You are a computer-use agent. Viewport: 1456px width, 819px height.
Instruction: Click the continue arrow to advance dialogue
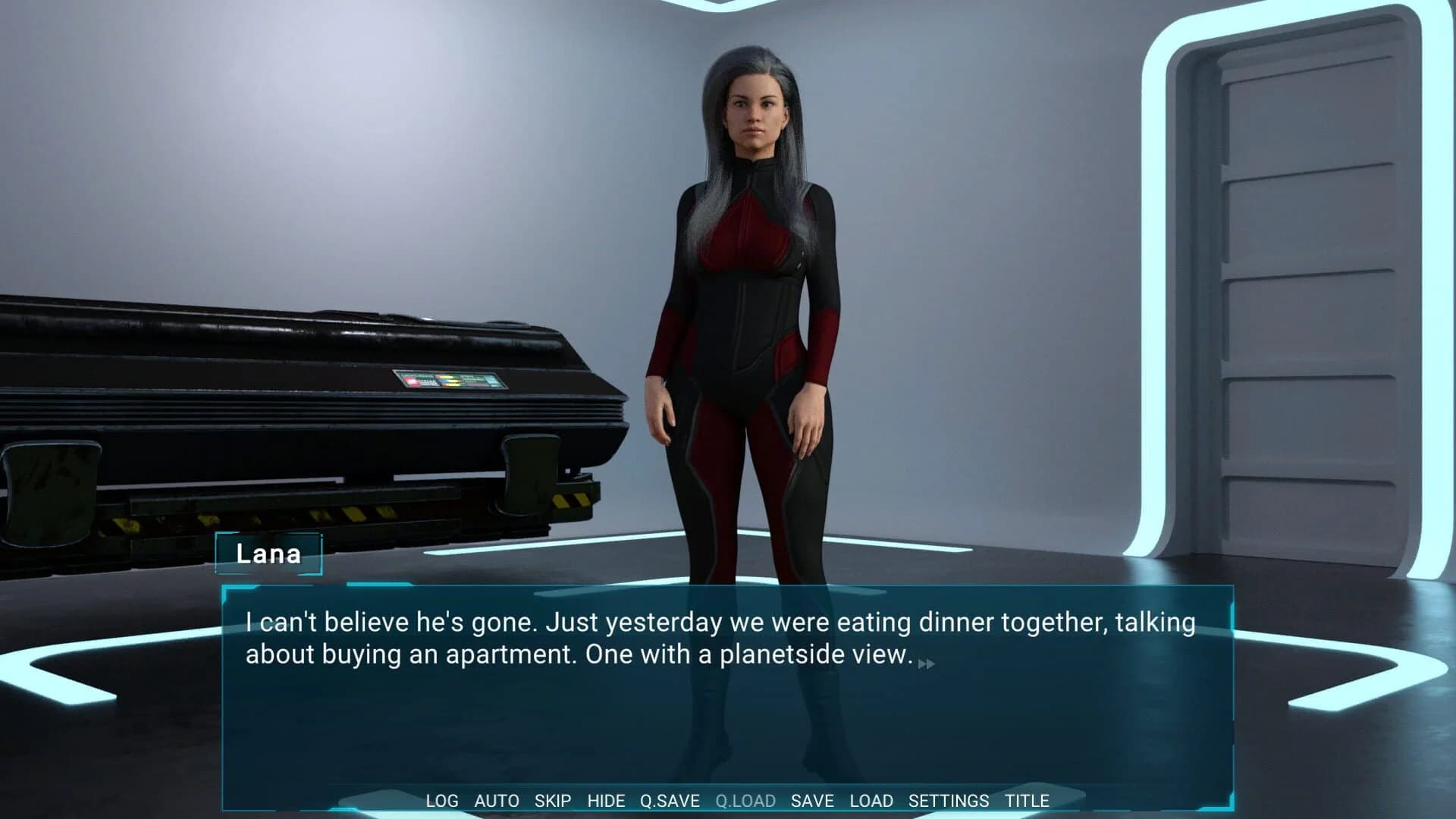point(927,661)
